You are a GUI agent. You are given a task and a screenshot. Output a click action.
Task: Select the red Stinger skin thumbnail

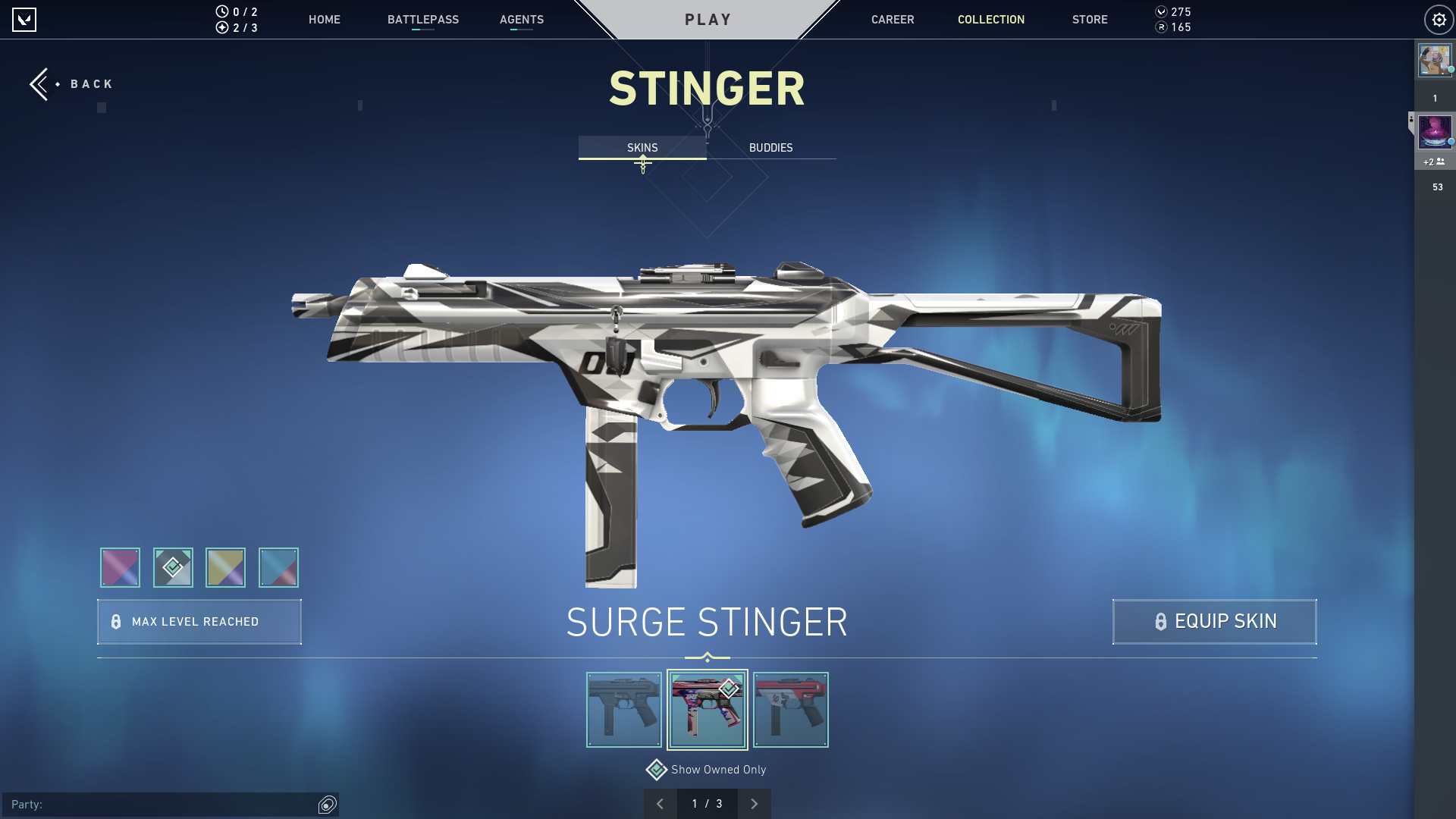click(790, 709)
